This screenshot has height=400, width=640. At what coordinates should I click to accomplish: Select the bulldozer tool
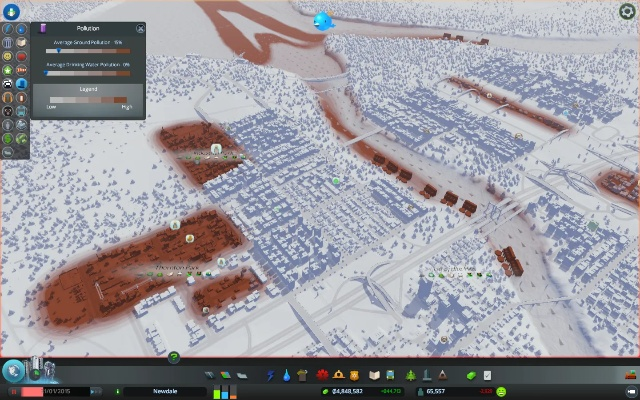click(629, 374)
